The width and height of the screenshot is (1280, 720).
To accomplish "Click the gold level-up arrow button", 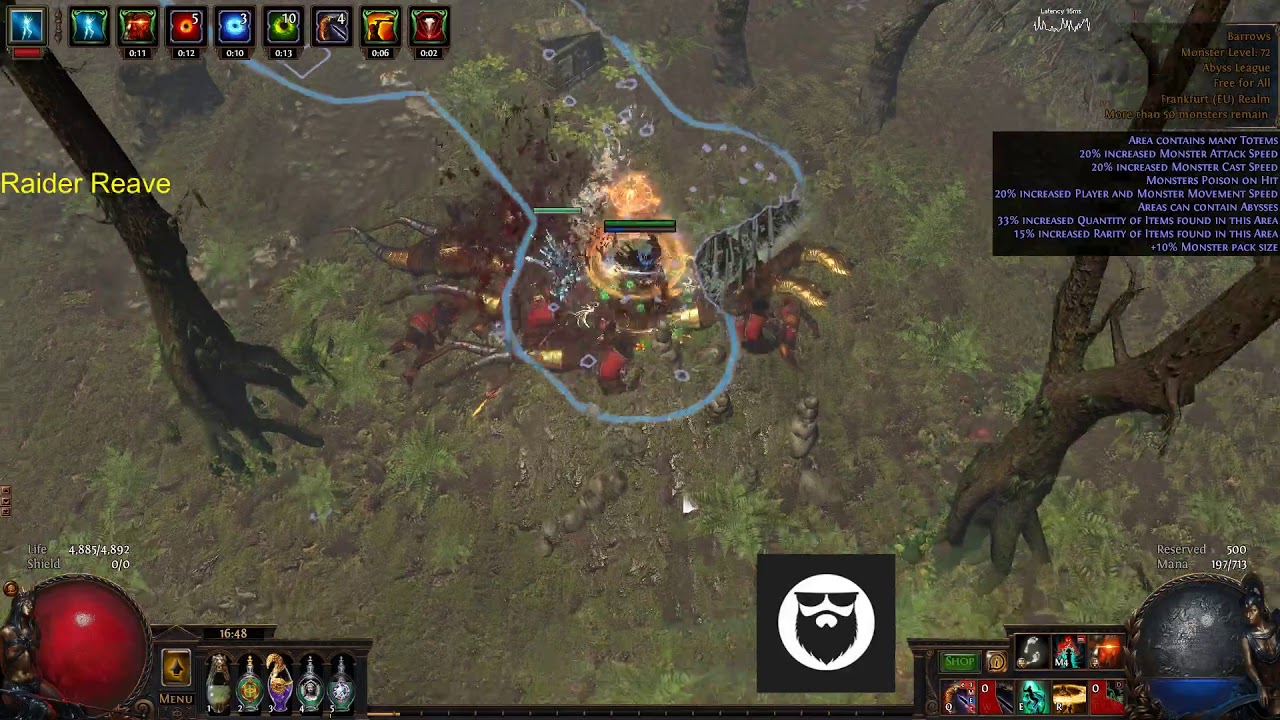I will coord(176,667).
